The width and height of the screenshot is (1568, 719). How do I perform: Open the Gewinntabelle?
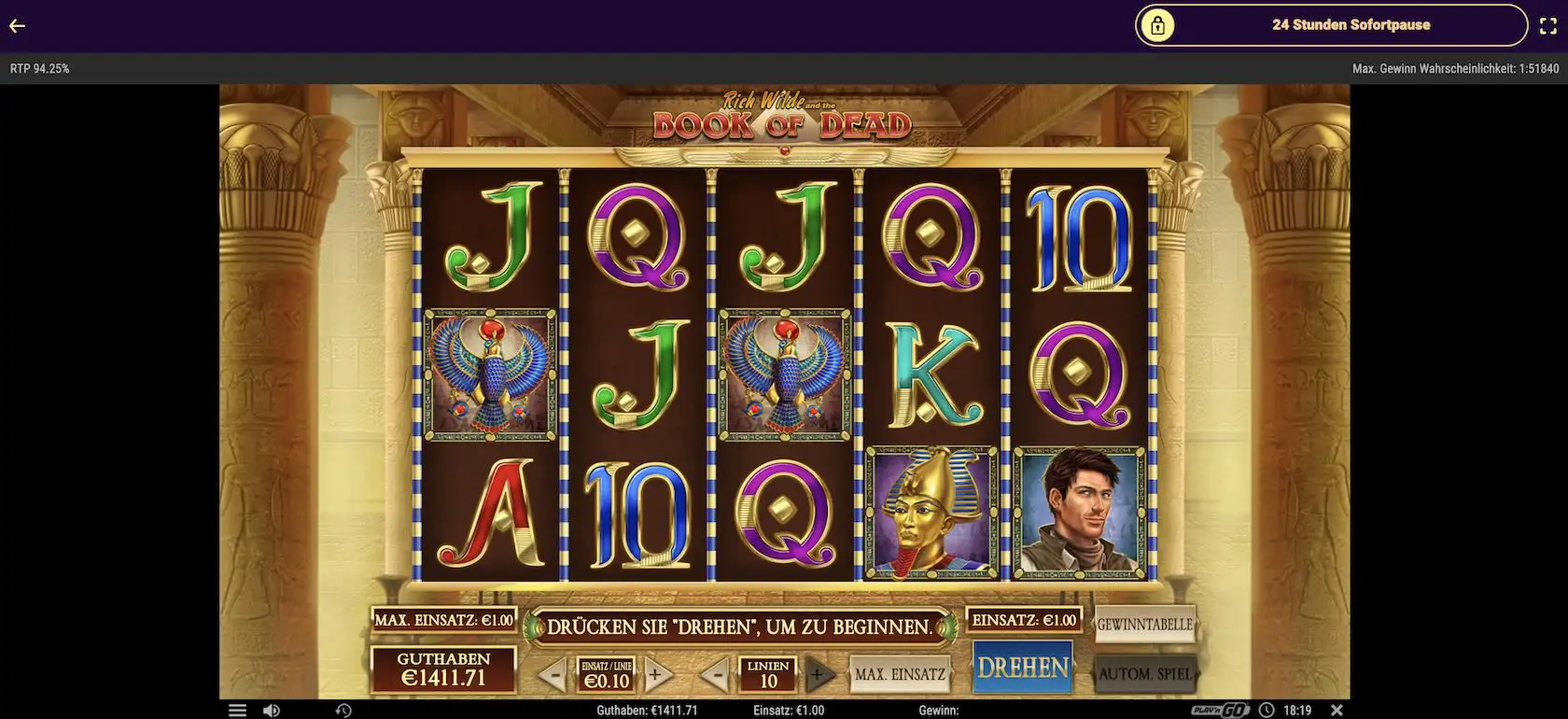click(1144, 621)
